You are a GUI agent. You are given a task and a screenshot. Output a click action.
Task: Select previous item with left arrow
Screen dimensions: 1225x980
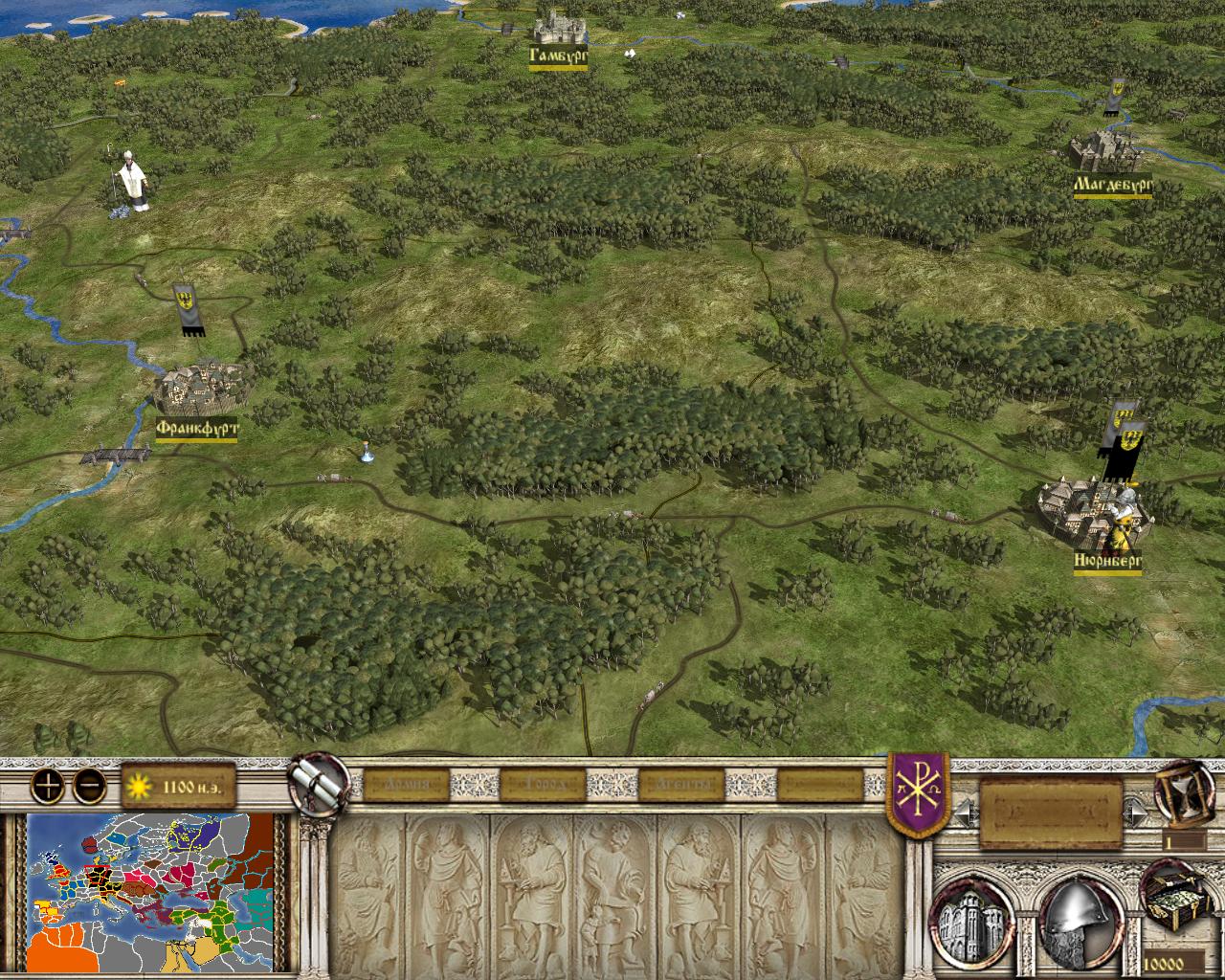pyautogui.click(x=967, y=813)
